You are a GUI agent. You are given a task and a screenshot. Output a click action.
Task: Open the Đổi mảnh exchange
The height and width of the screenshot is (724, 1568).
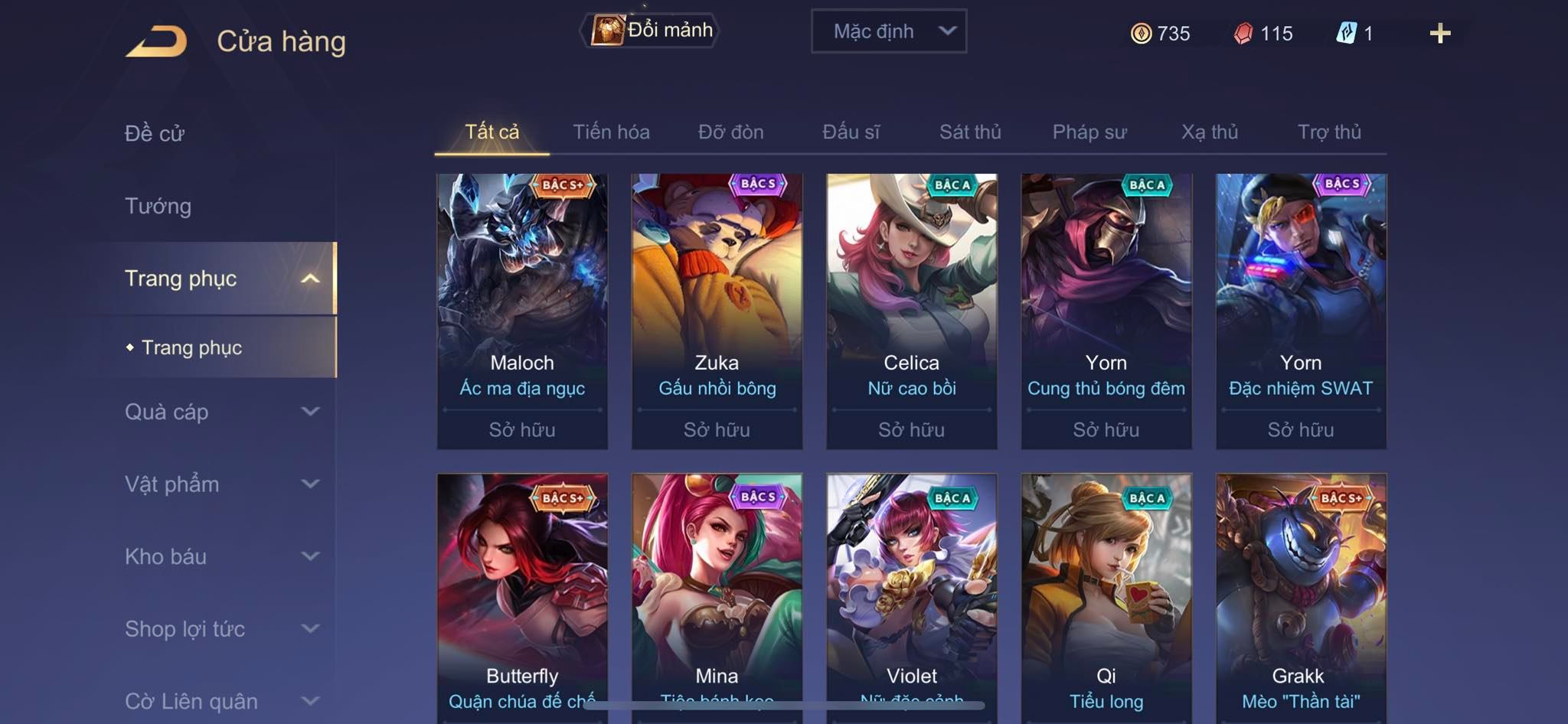point(650,31)
